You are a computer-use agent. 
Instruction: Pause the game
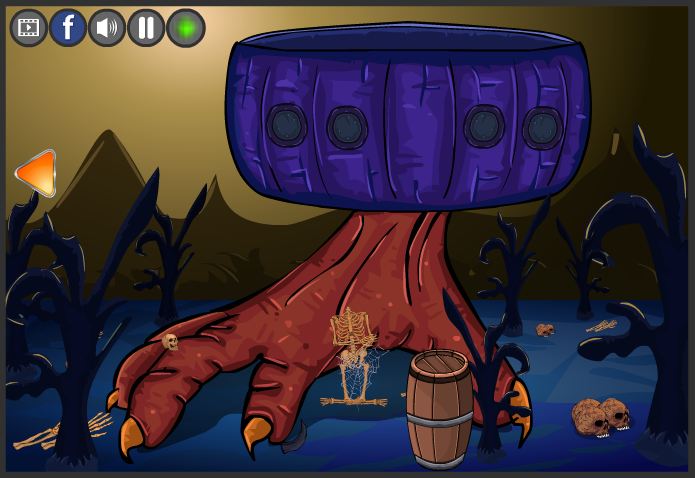pyautogui.click(x=146, y=28)
